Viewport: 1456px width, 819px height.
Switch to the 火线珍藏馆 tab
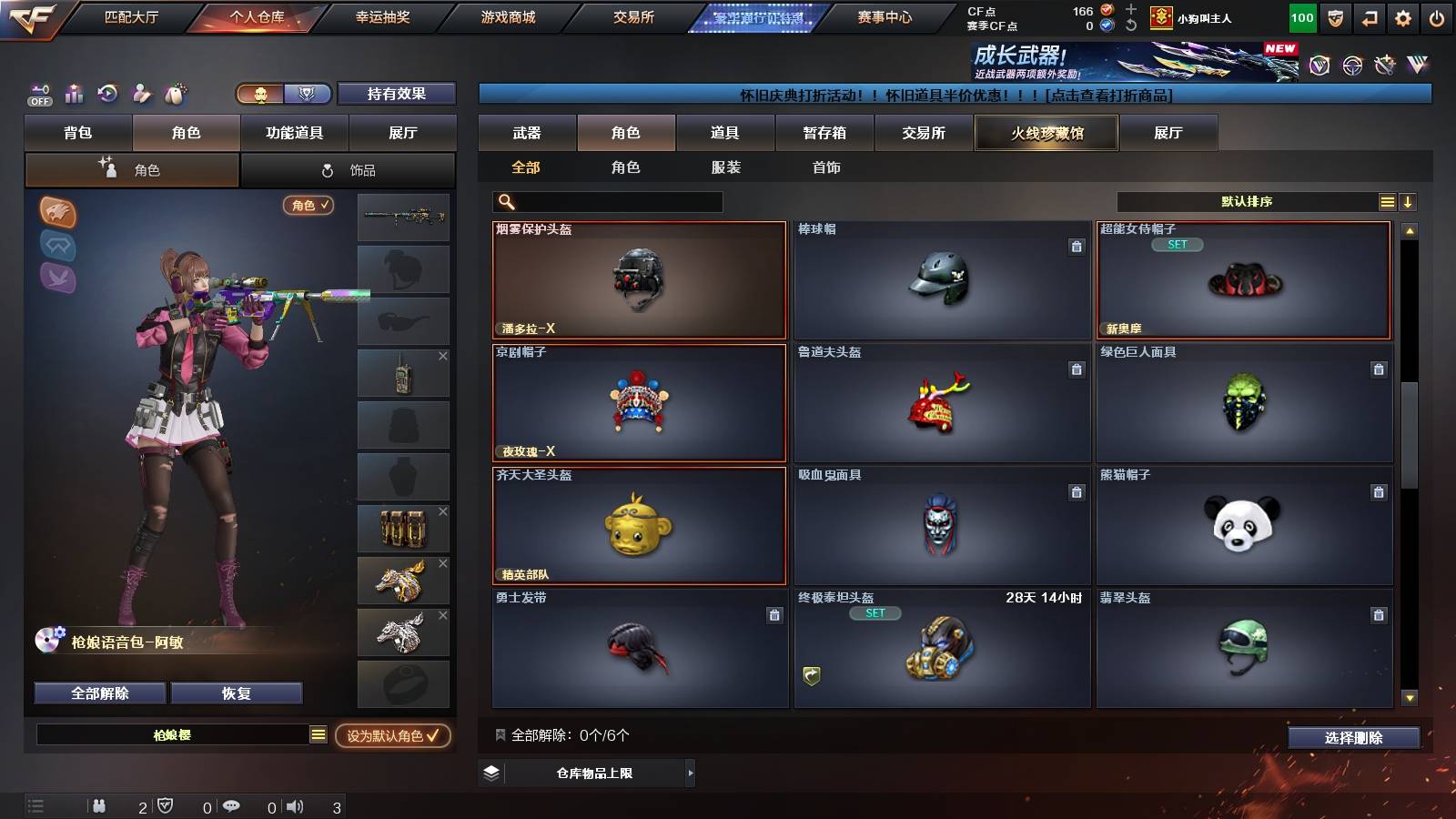click(x=1045, y=132)
